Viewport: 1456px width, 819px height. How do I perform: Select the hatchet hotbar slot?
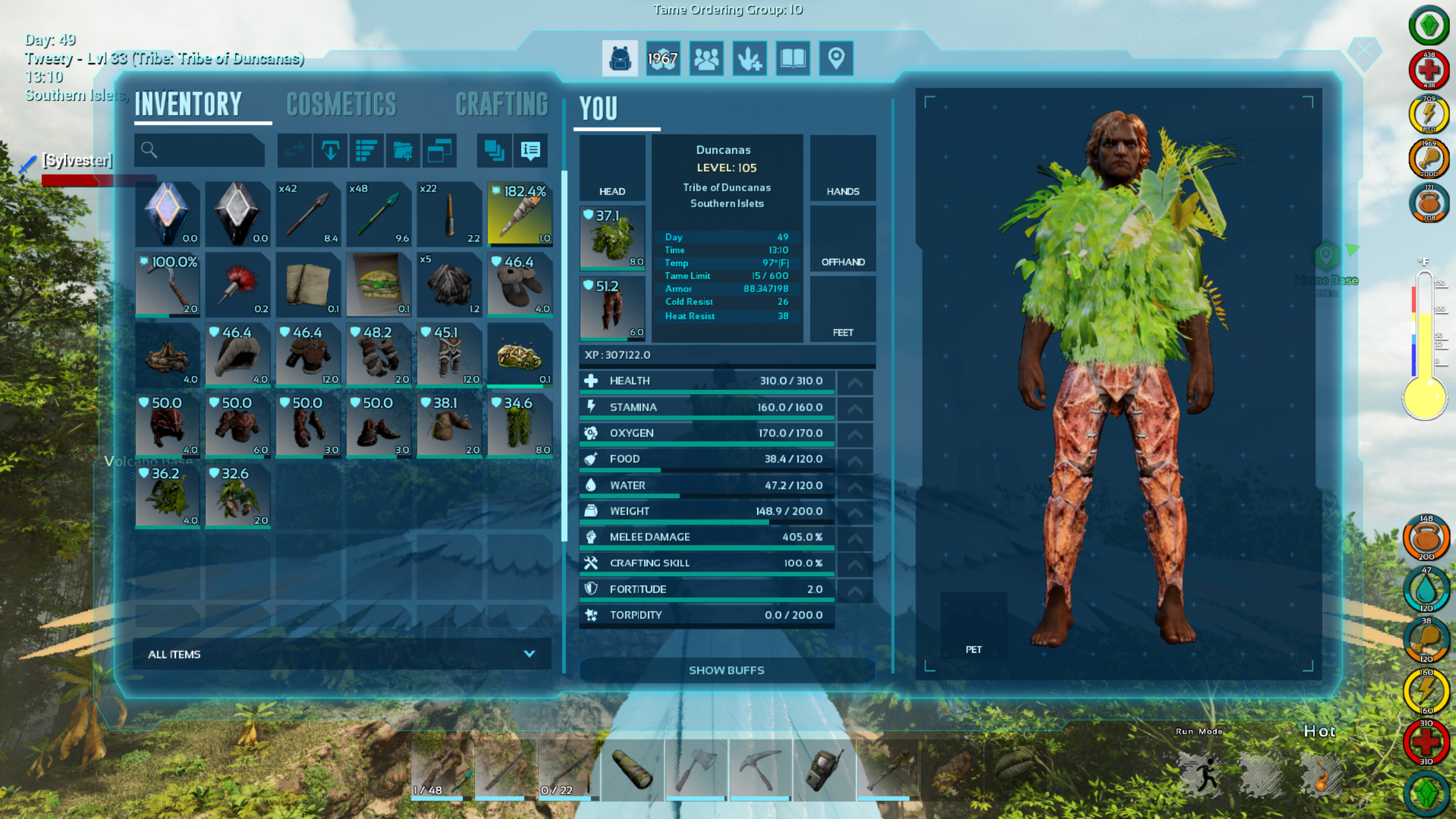coord(695,769)
